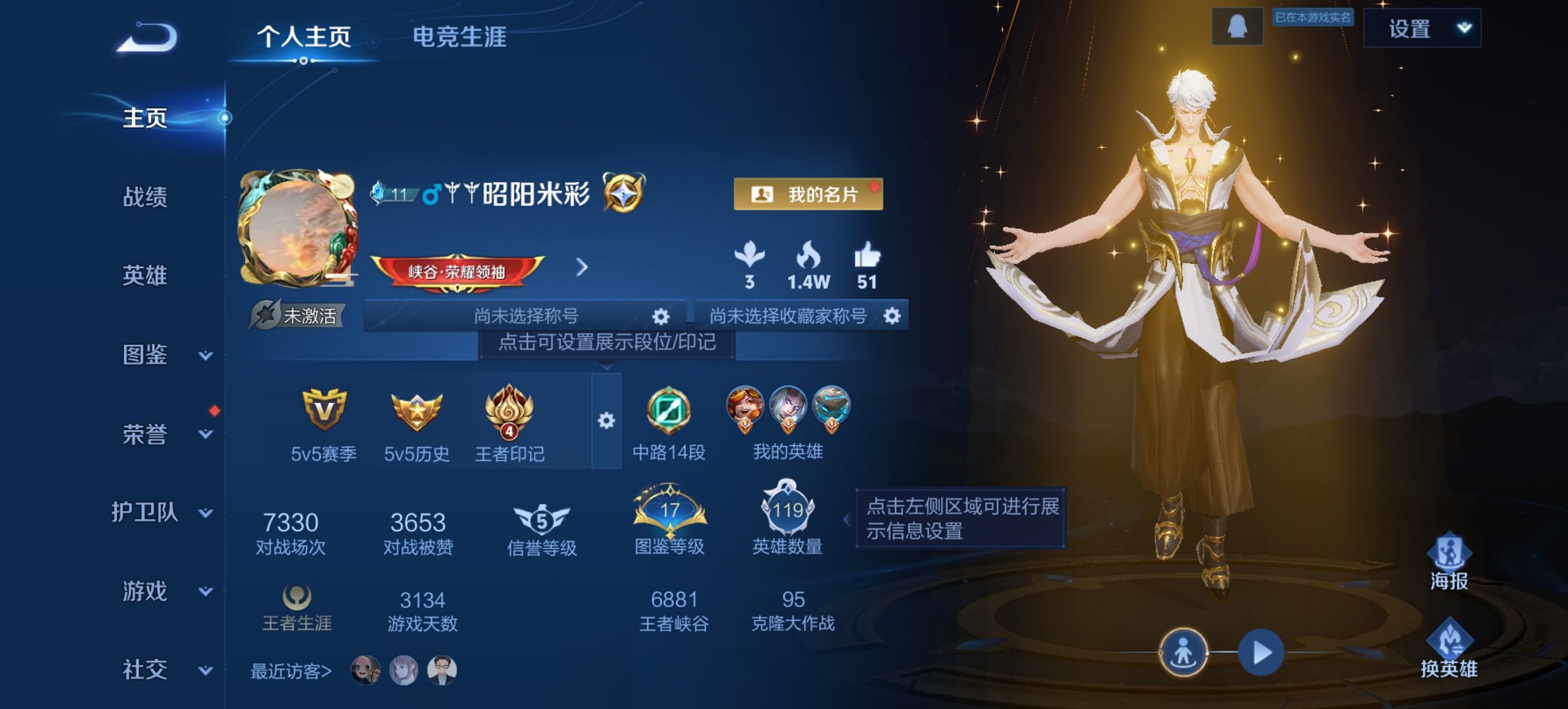The width and height of the screenshot is (1568, 709).
Task: Open the 设置 dropdown arrow
Action: (x=1461, y=29)
